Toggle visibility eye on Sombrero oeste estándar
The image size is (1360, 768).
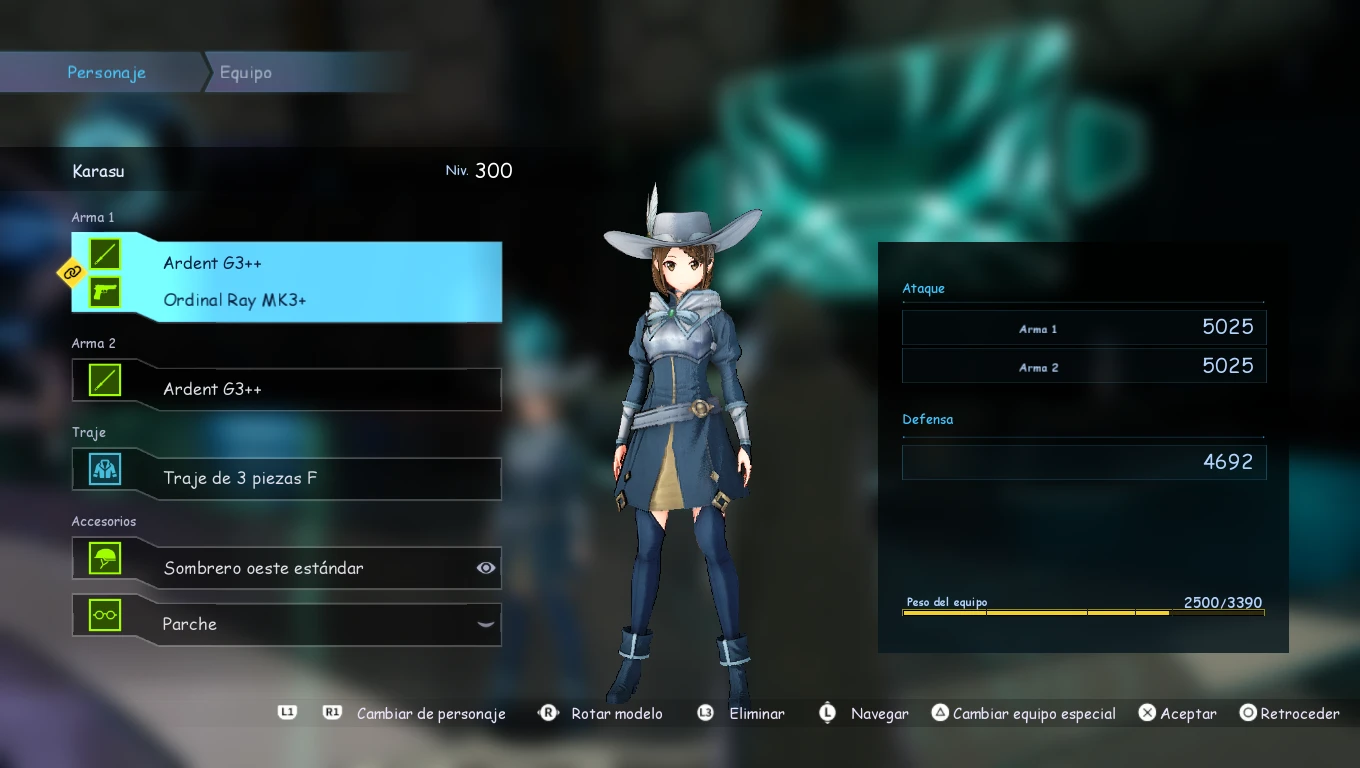(486, 568)
